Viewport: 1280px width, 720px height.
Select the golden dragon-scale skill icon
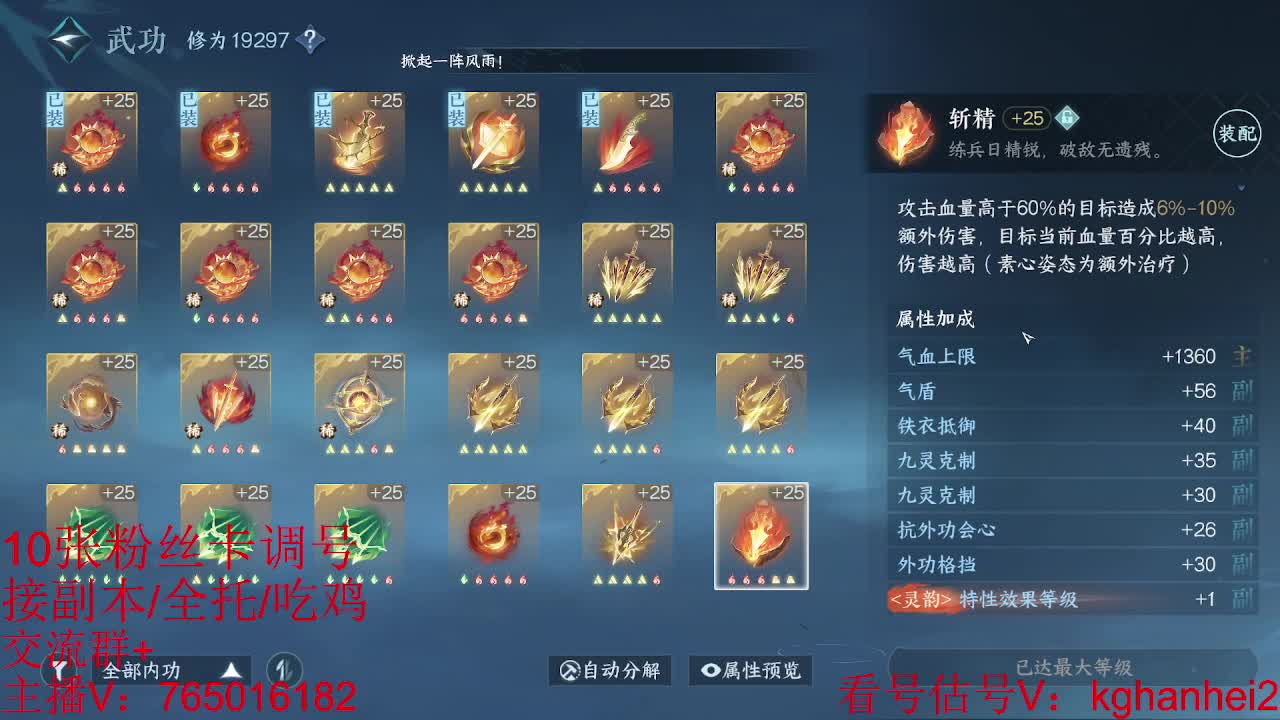coord(359,135)
